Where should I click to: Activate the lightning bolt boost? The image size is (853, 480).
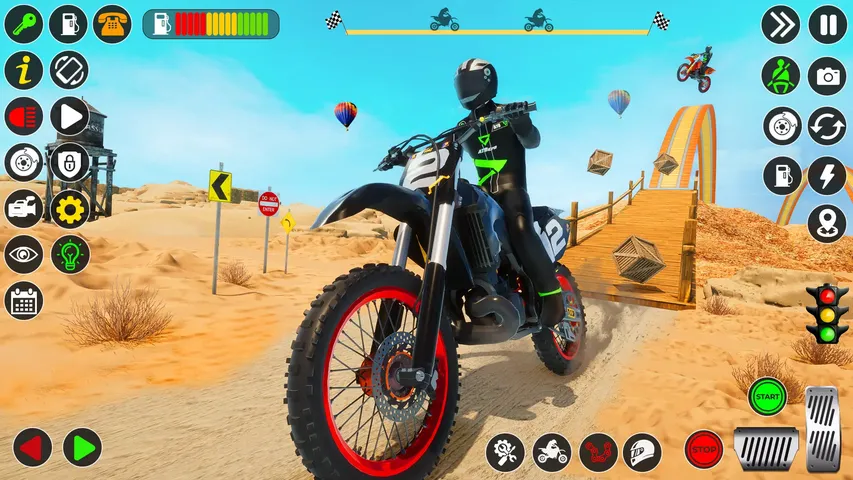click(827, 175)
